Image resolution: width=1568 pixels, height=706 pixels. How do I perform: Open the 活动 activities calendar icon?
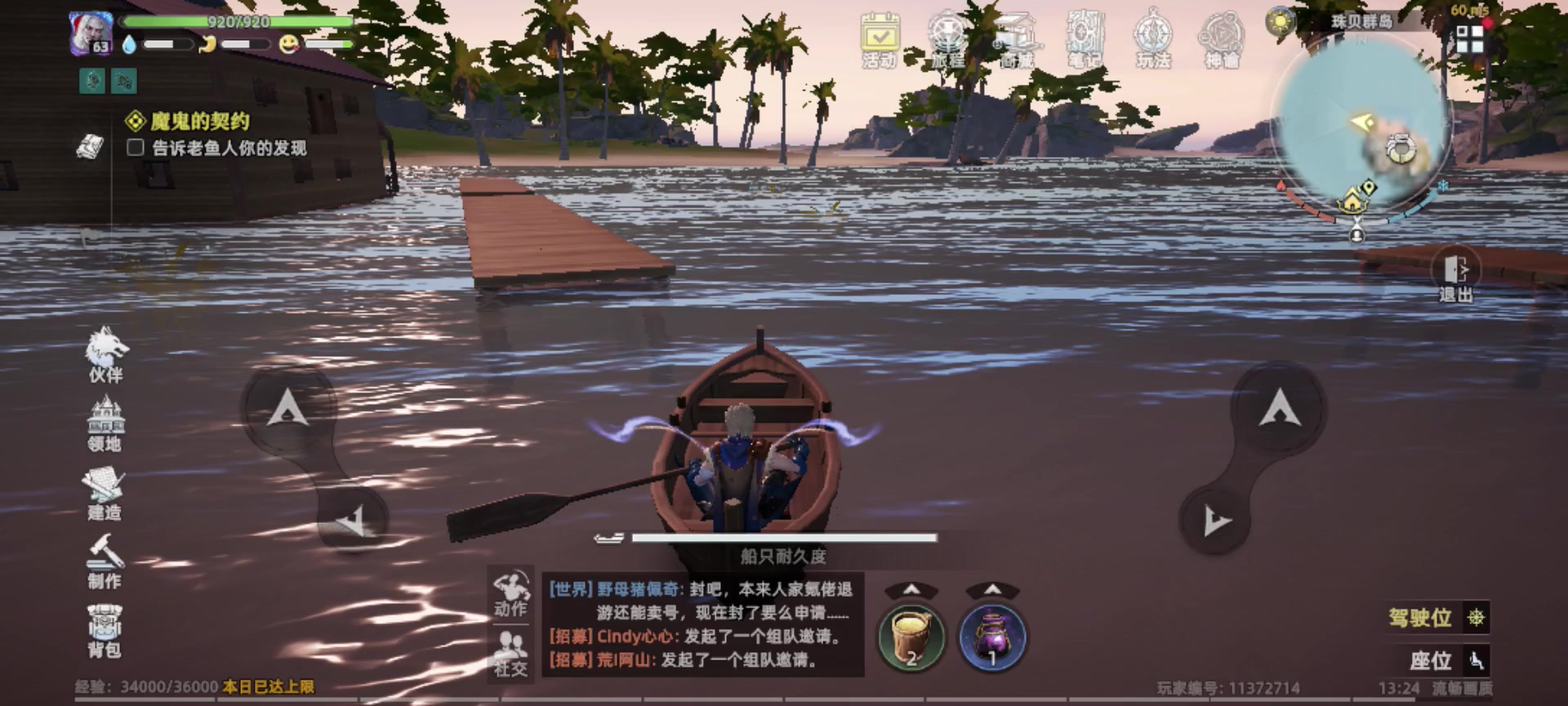(x=880, y=37)
